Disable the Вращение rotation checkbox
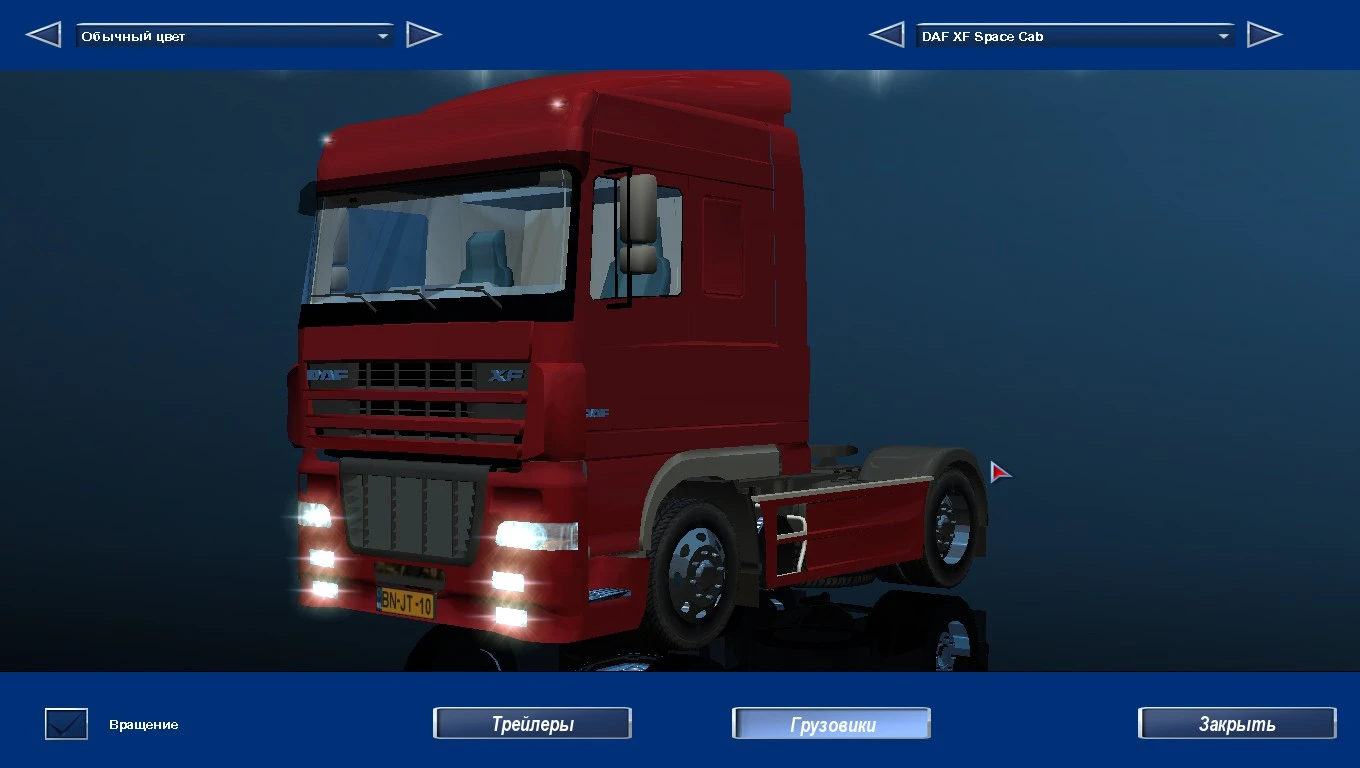1360x768 pixels. [65, 723]
